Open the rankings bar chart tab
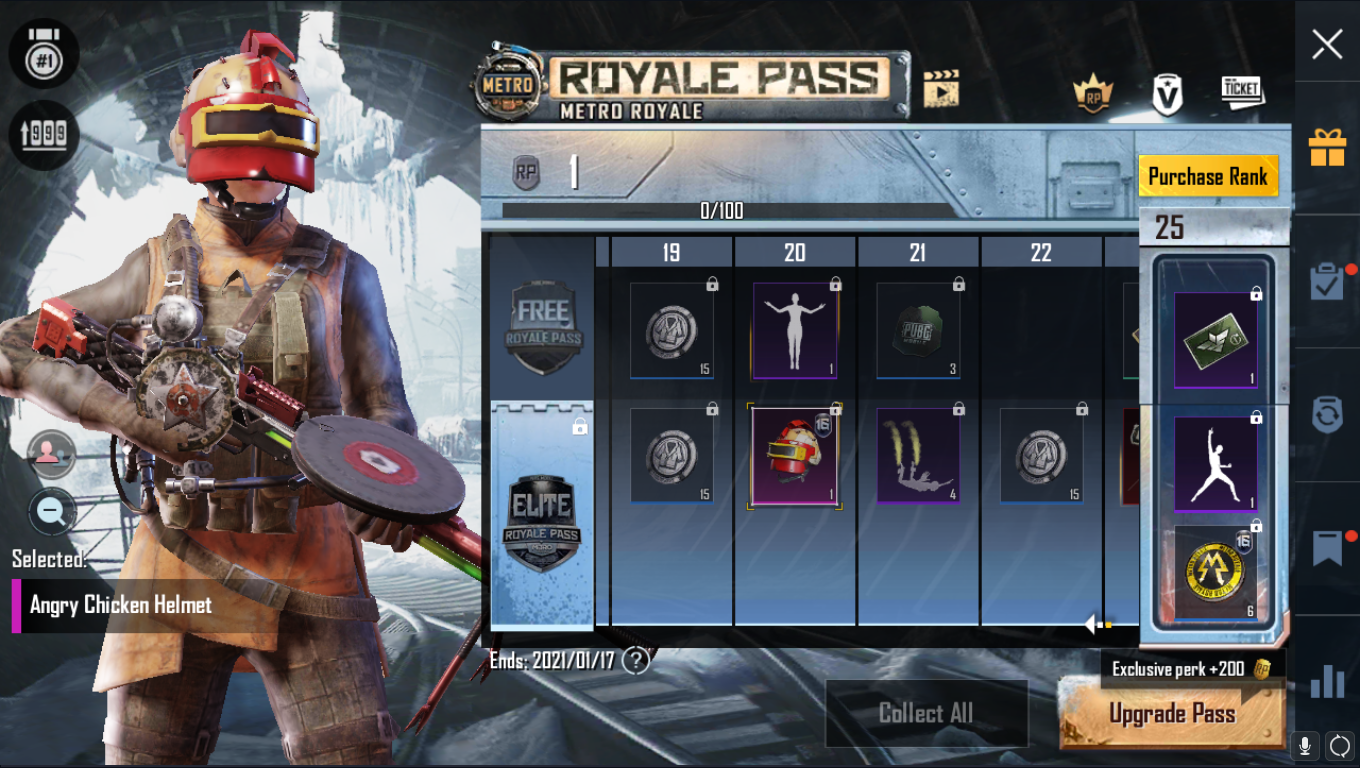The height and width of the screenshot is (768, 1360). tap(1327, 681)
